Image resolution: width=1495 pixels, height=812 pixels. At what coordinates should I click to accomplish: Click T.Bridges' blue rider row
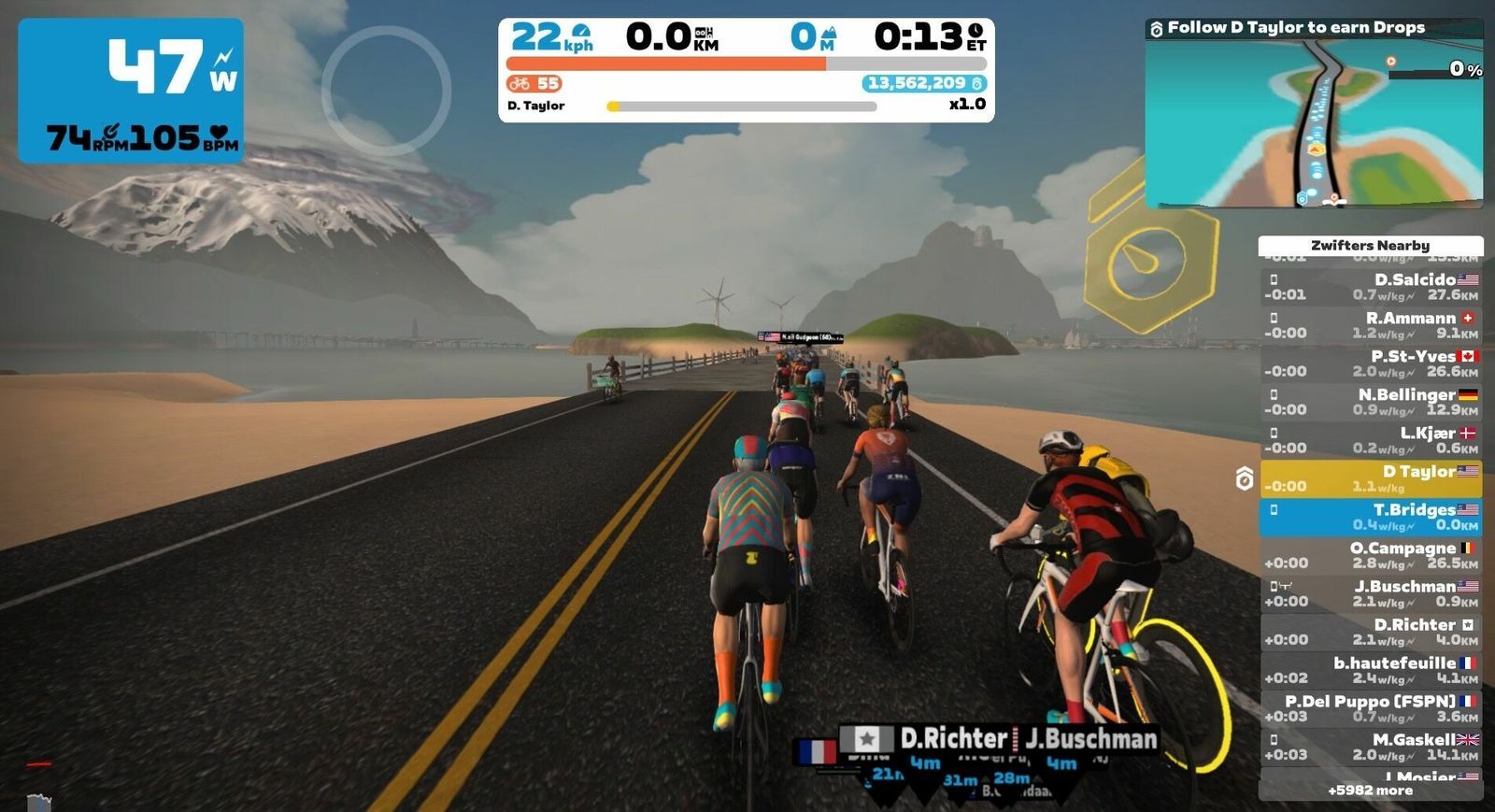pos(1370,517)
